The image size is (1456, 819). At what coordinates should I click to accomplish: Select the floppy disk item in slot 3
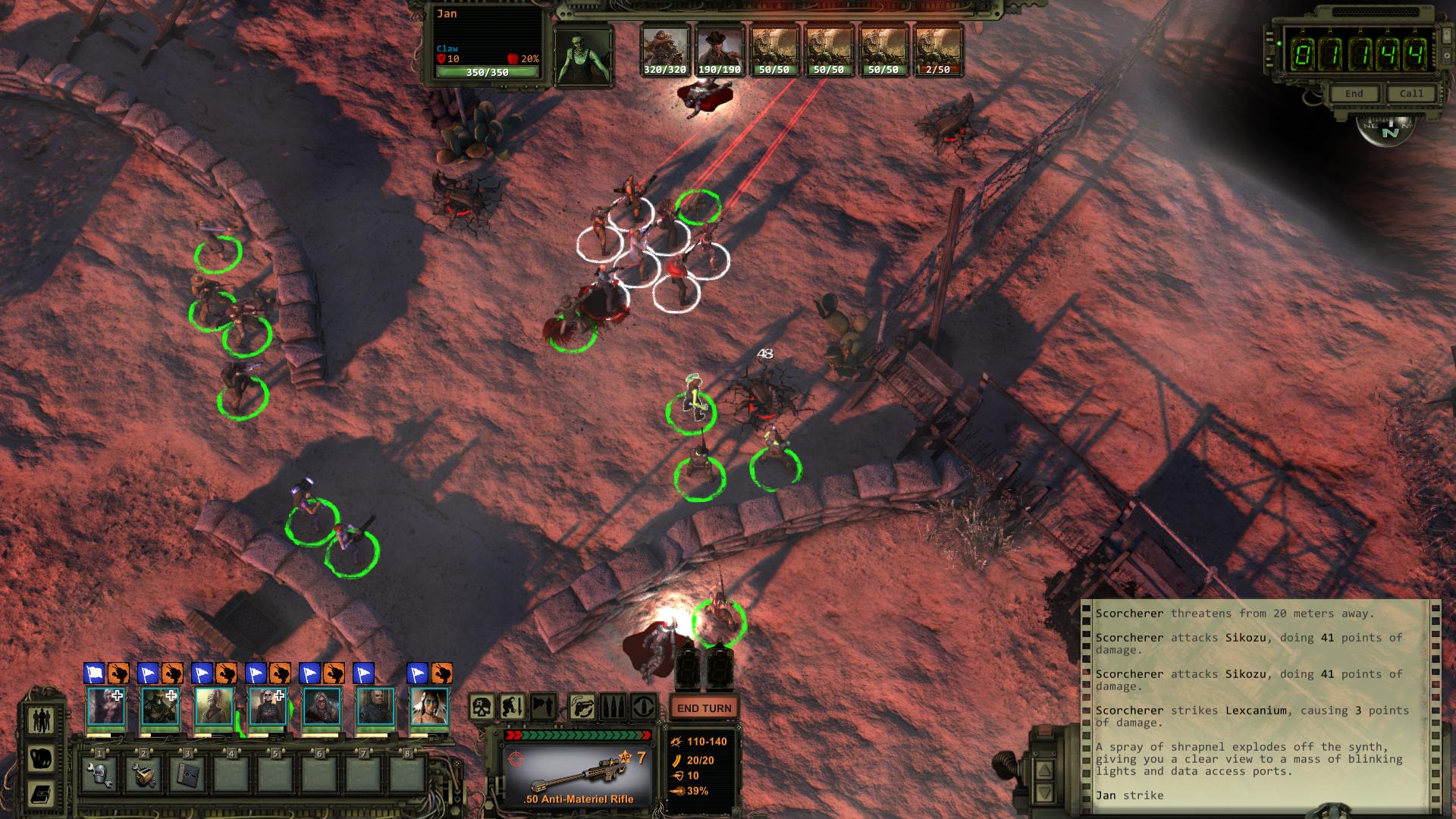tap(187, 774)
